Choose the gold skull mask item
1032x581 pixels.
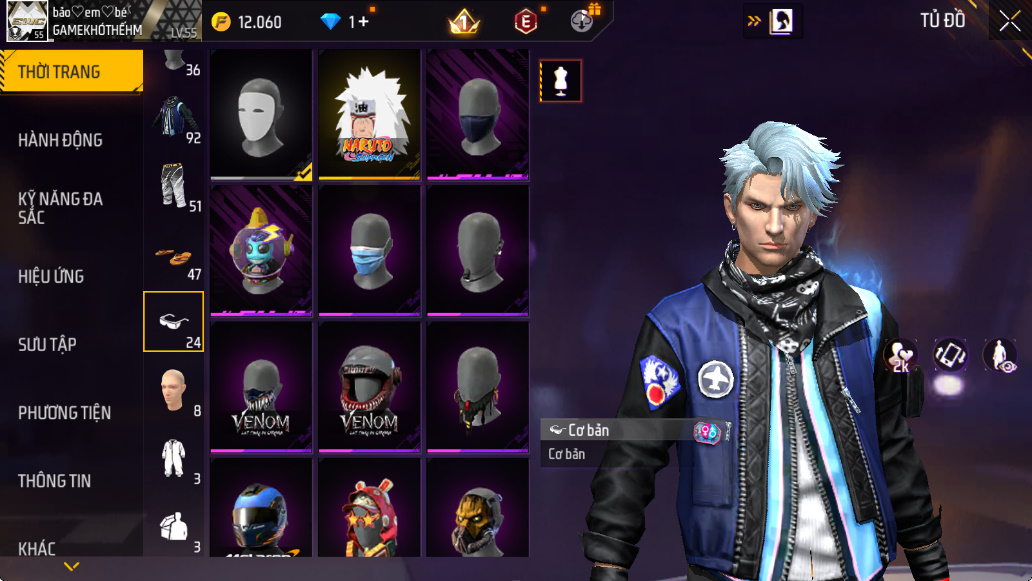pos(478,515)
